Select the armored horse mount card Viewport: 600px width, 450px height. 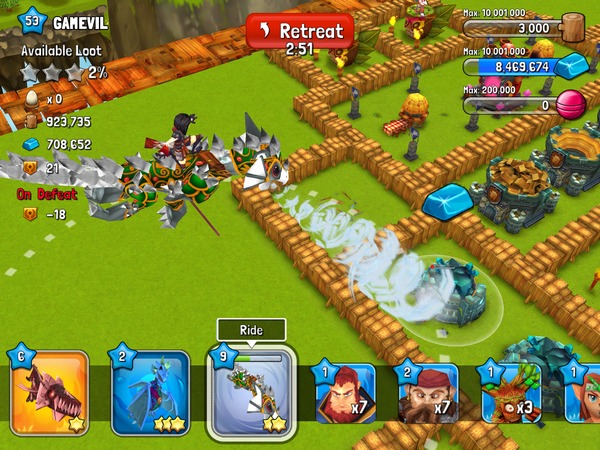click(251, 394)
